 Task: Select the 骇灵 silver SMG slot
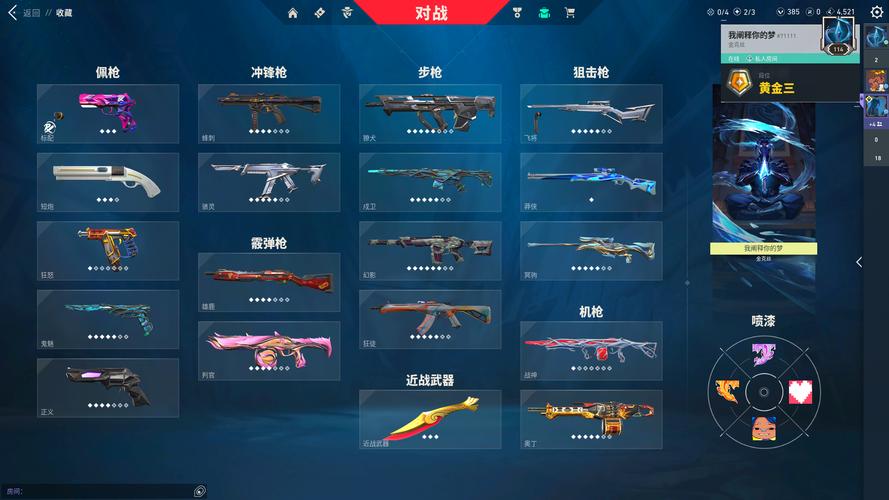click(269, 181)
